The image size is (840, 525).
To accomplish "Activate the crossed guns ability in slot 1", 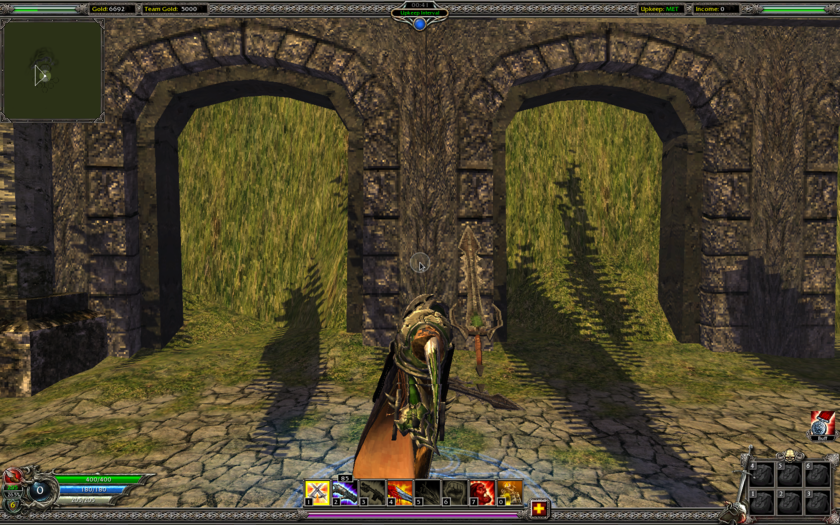I will pyautogui.click(x=317, y=492).
